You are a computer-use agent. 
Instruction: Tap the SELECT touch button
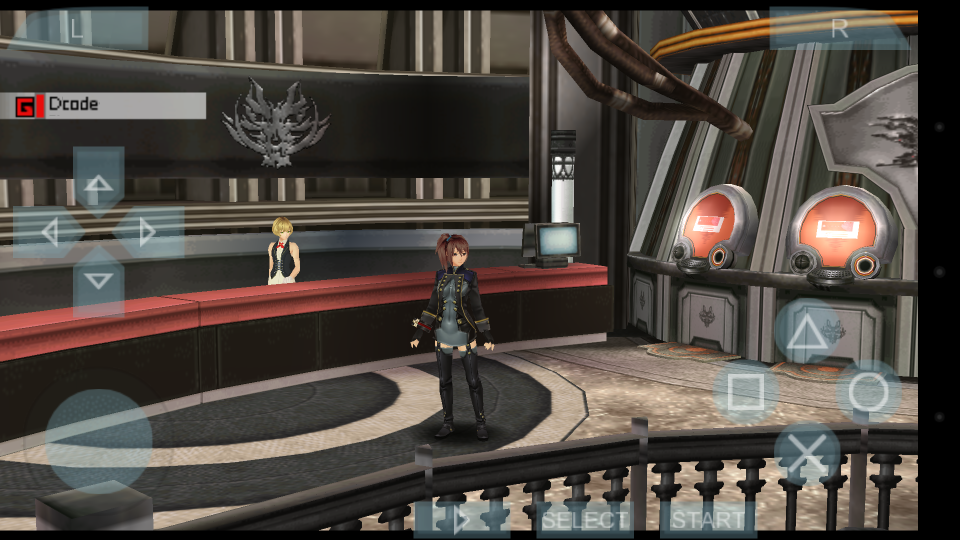click(x=585, y=520)
